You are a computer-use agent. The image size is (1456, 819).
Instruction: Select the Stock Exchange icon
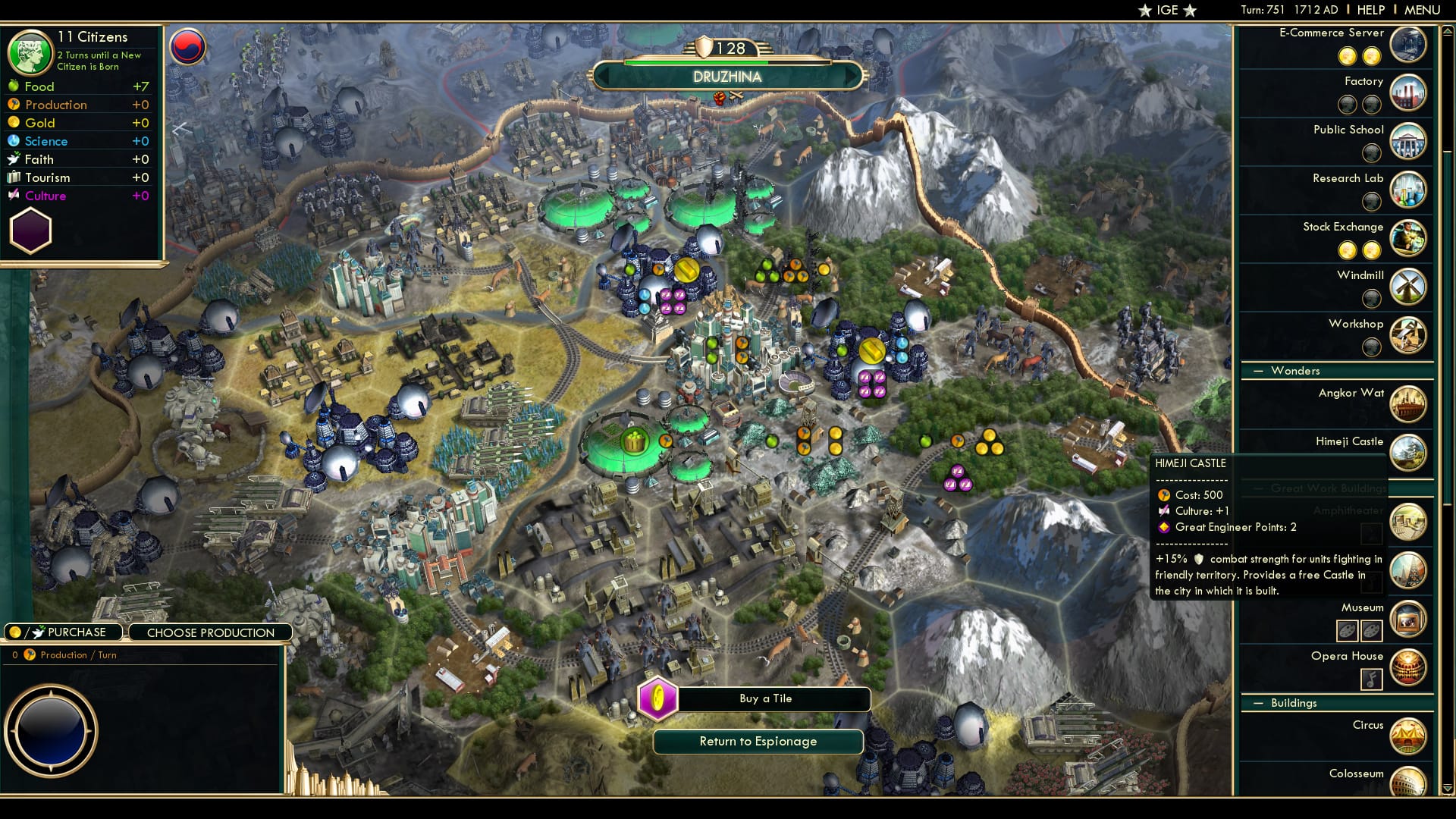tap(1408, 237)
